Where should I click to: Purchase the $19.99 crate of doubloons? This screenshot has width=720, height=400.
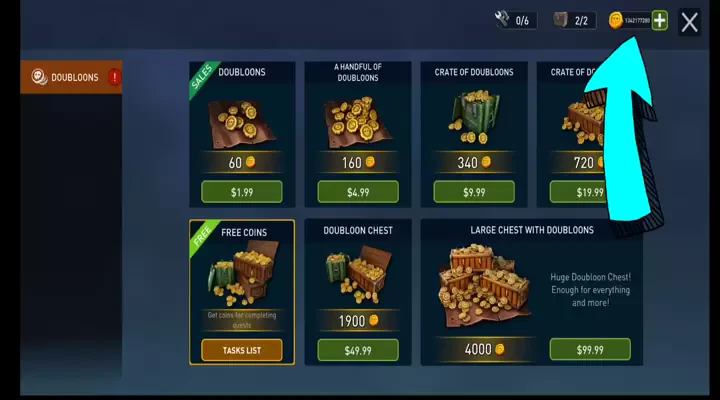589,191
